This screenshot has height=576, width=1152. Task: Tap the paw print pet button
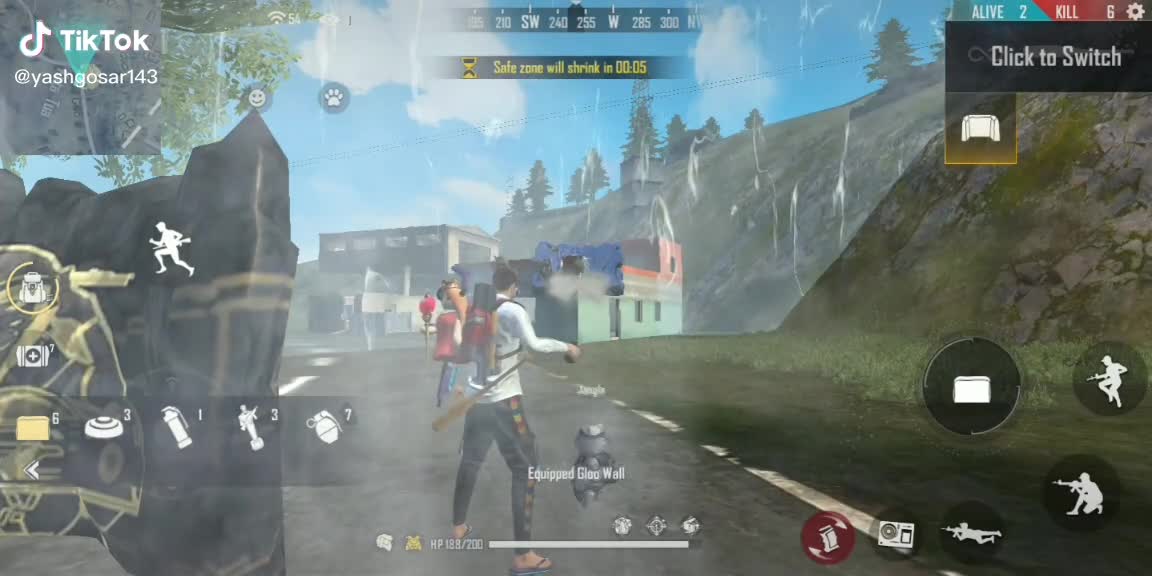pos(333,98)
